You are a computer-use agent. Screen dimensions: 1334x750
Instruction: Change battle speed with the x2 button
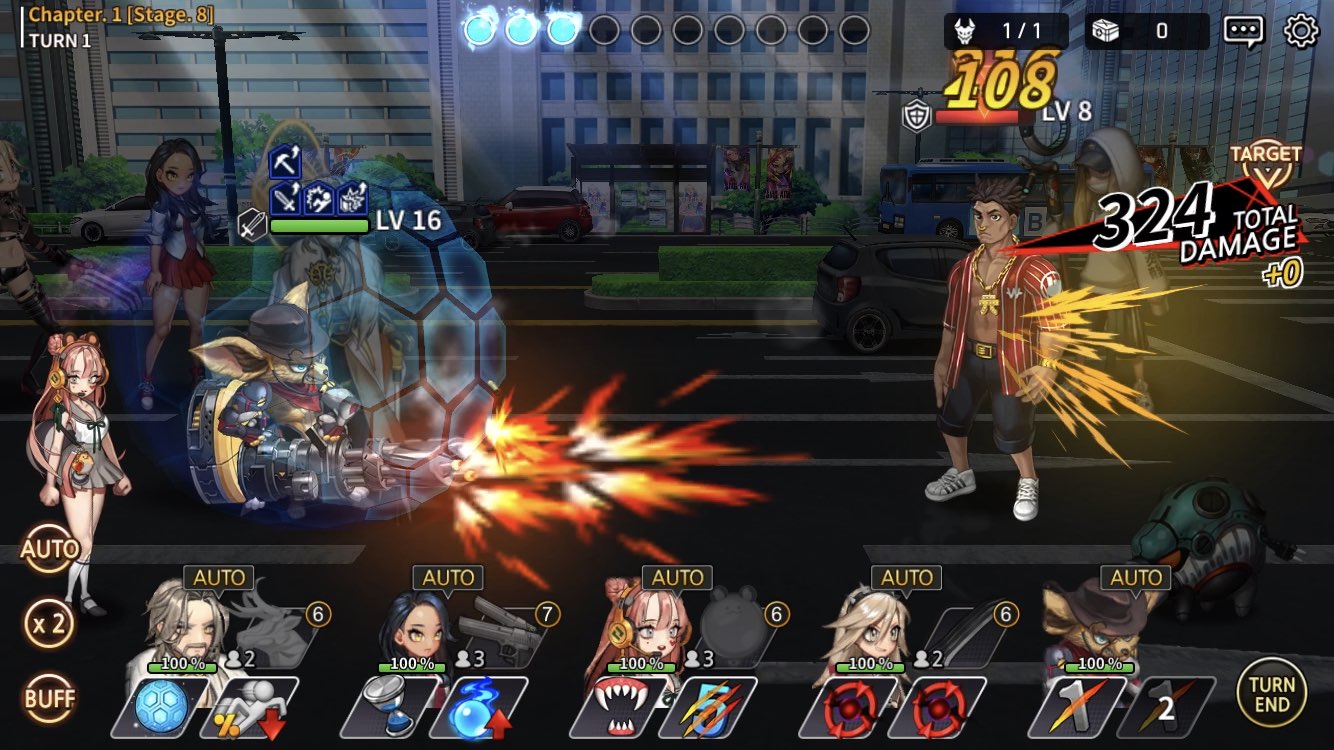click(50, 624)
